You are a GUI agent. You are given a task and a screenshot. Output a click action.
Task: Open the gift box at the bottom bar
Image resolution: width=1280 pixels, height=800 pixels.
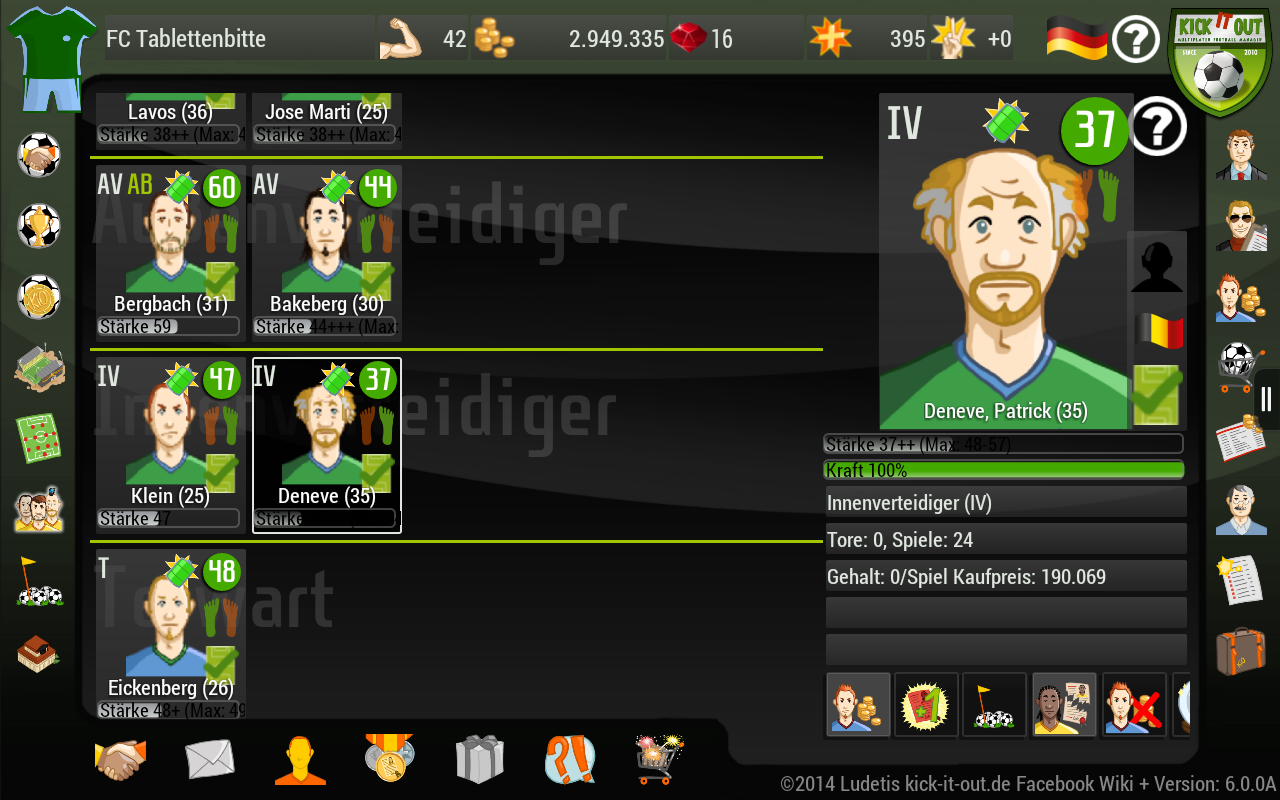478,758
